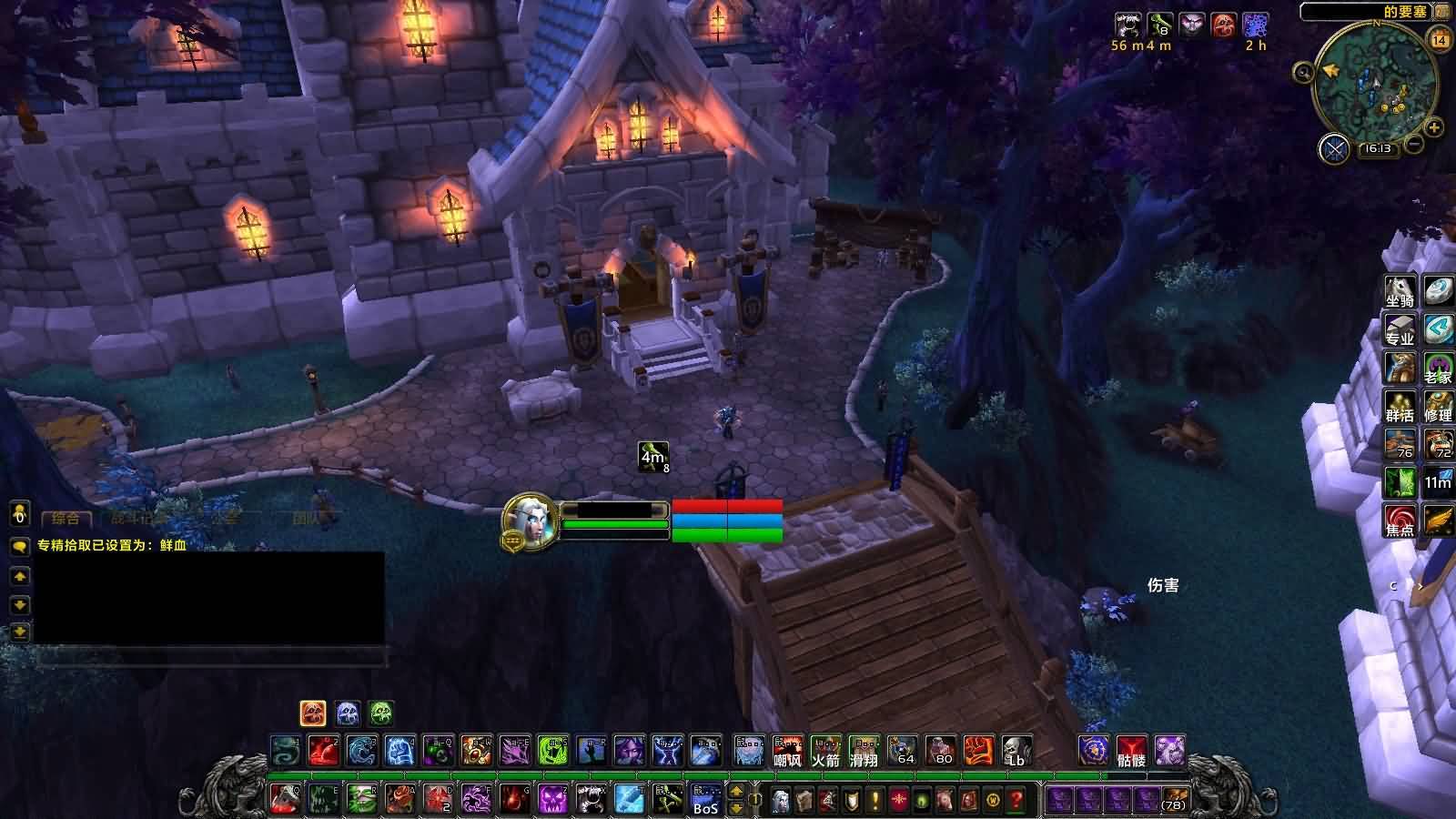Use the 老家 hearth button
The image size is (1456, 819).
[1438, 368]
